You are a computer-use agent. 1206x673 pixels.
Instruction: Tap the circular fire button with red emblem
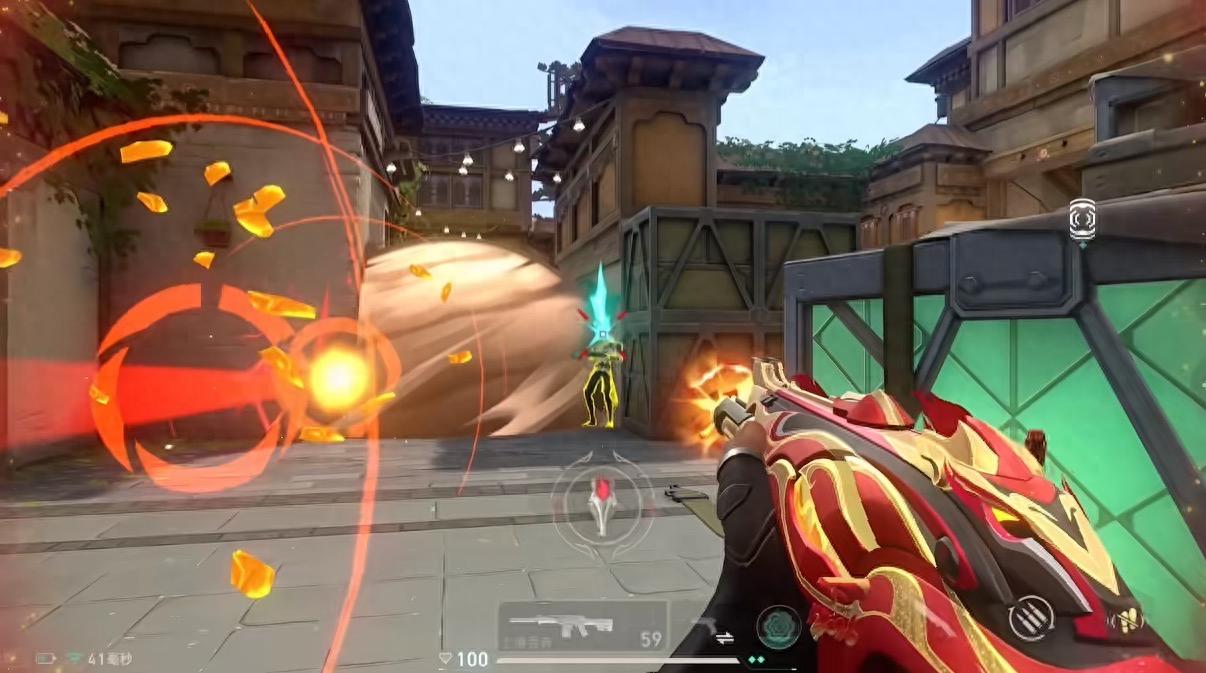[x=602, y=499]
